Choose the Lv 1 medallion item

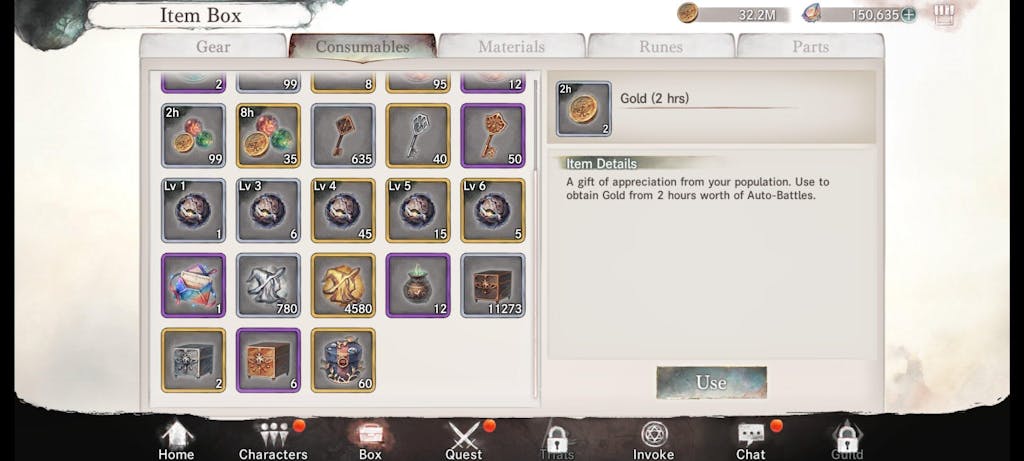(x=193, y=210)
